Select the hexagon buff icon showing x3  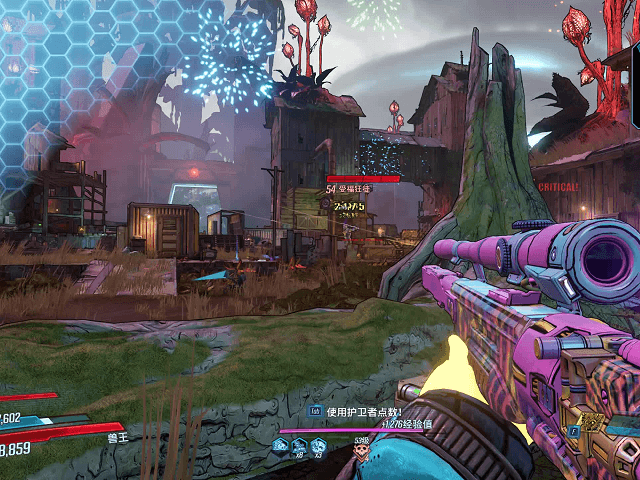[x=318, y=447]
